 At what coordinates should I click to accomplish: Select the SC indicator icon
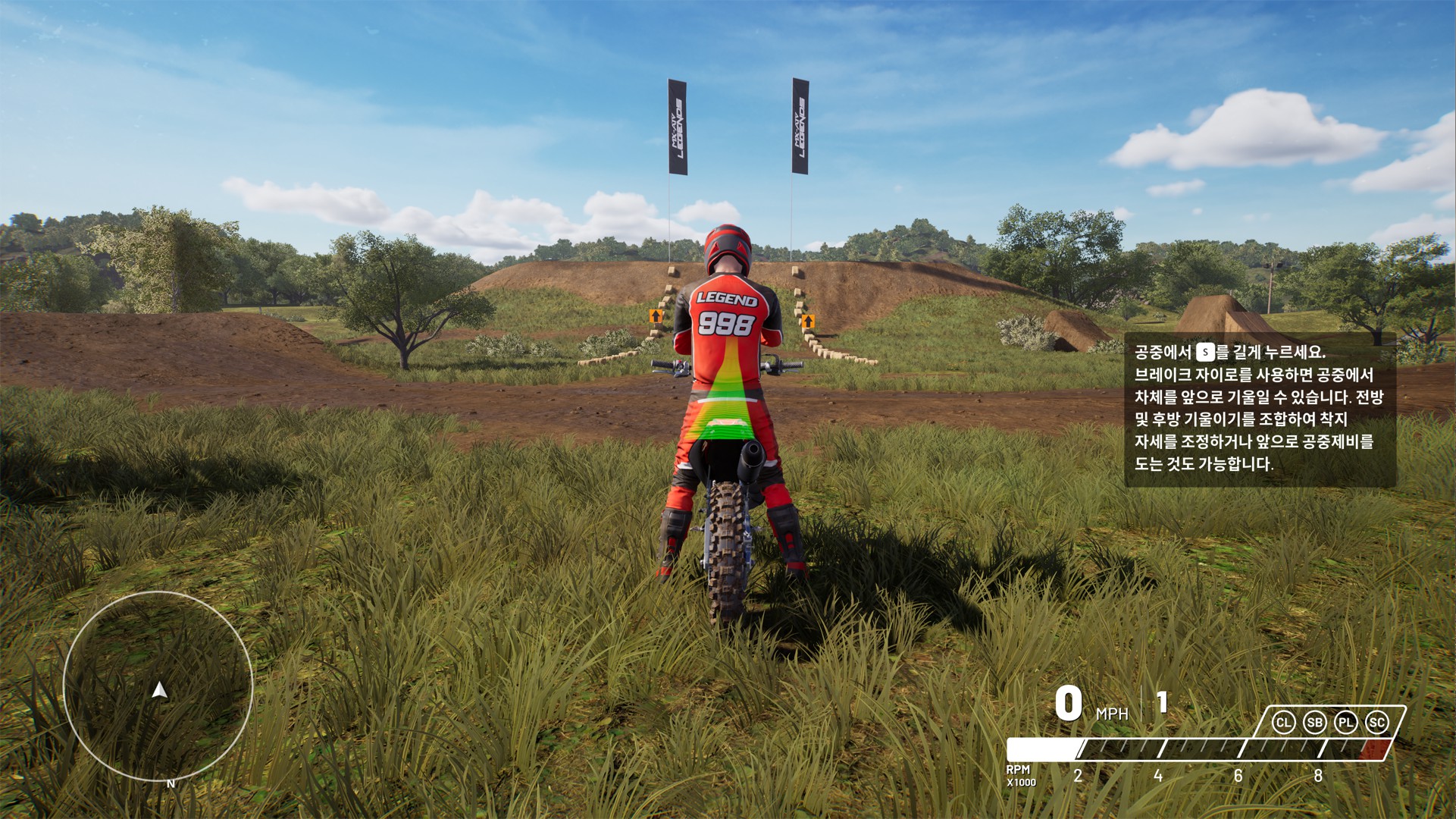pyautogui.click(x=1376, y=723)
